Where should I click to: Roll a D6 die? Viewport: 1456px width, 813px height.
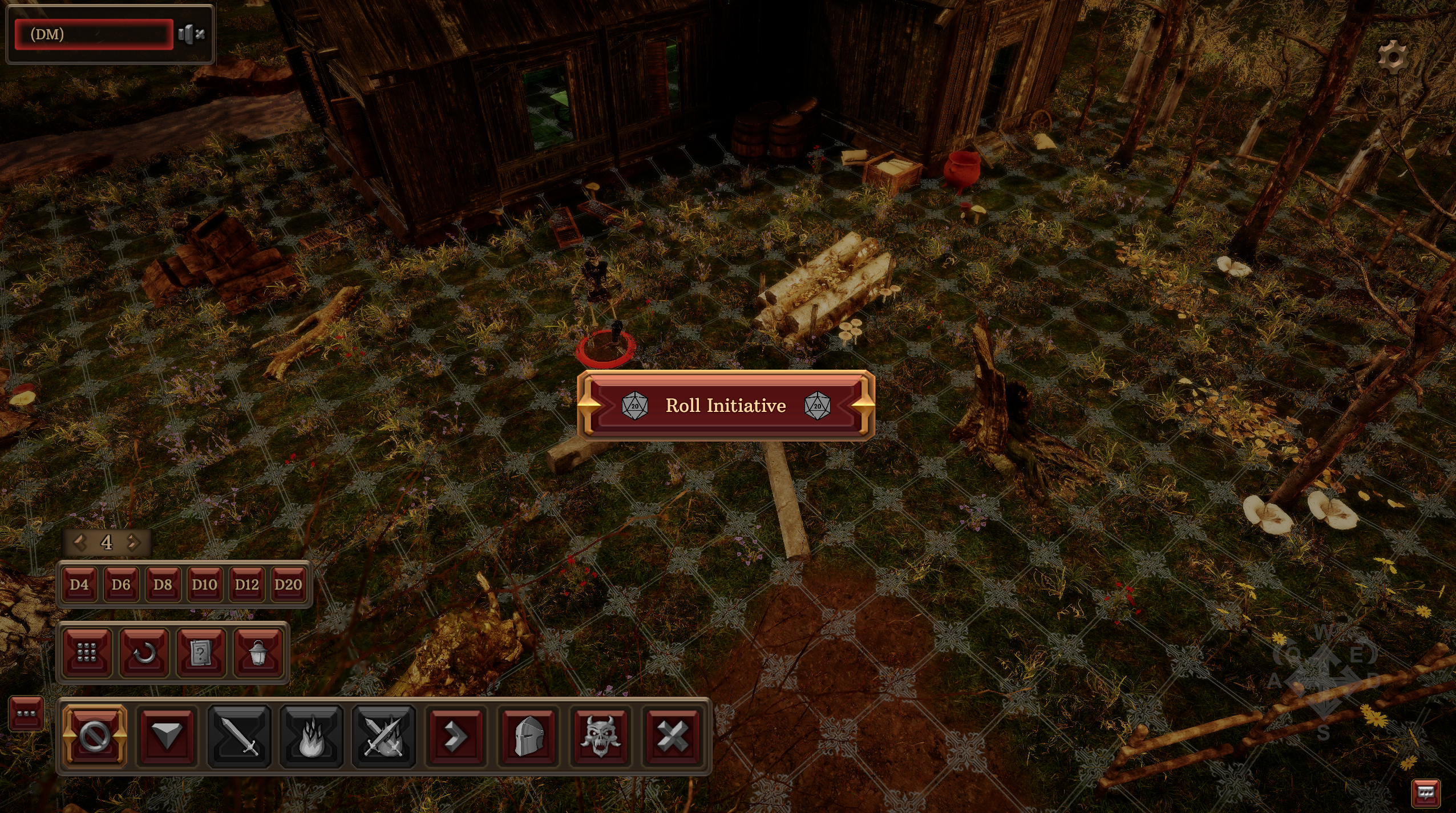[121, 584]
